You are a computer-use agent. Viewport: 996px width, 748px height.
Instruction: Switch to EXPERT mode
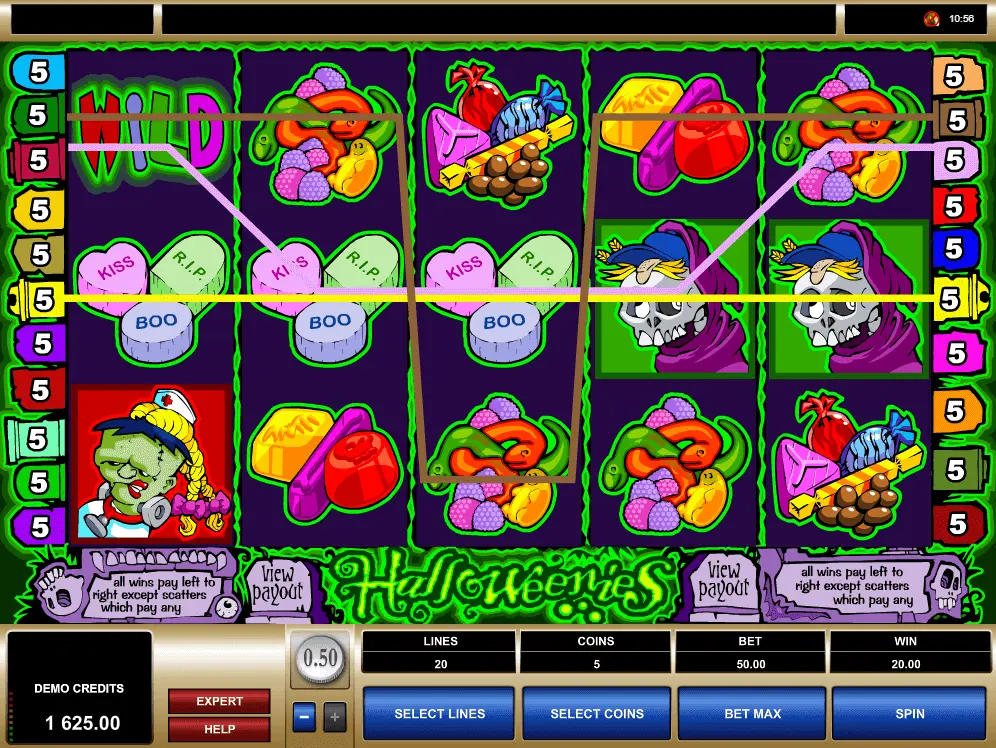coord(219,701)
